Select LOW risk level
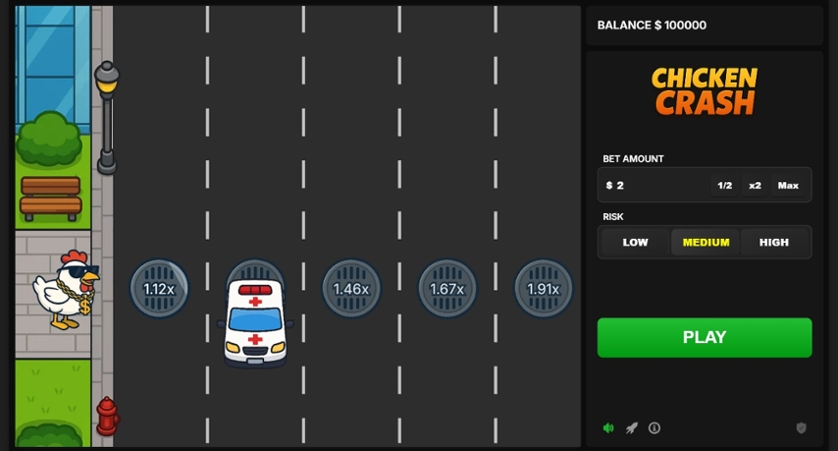This screenshot has height=451, width=838. click(635, 242)
